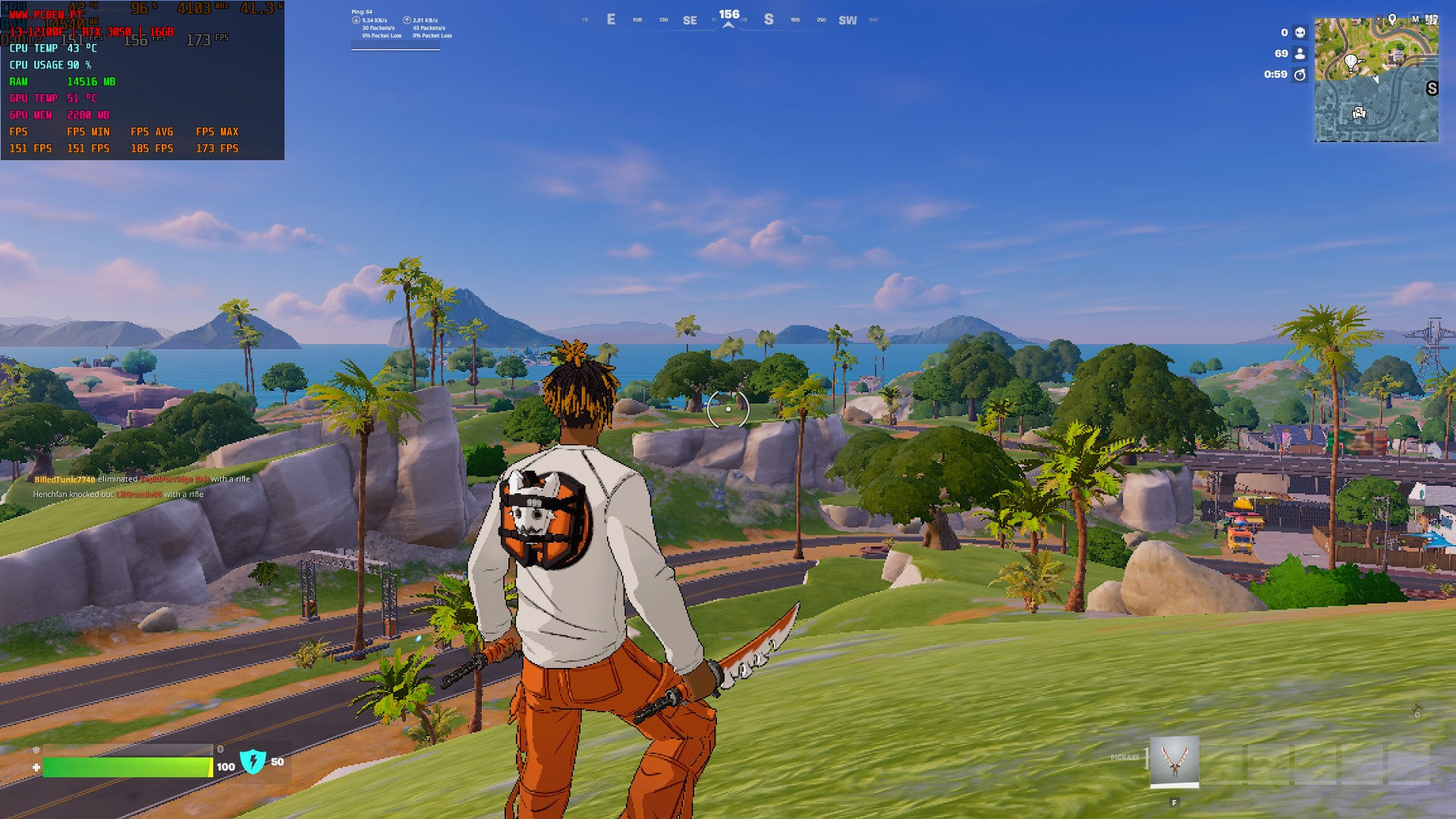1456x819 pixels.
Task: Click the magnifying glass marker on minimap
Action: tap(1359, 113)
